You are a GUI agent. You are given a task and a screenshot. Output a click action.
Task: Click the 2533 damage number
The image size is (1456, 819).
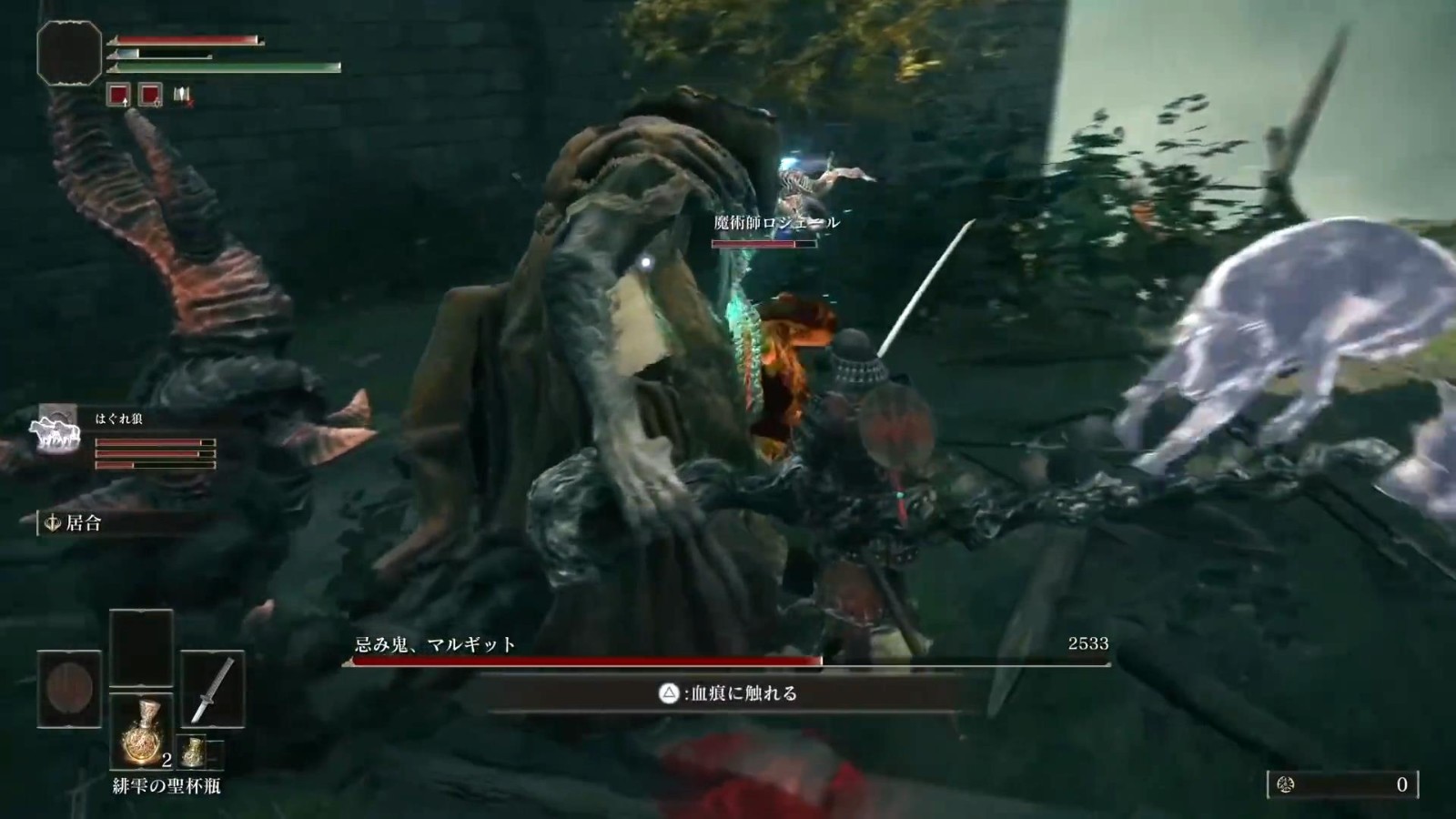click(x=1088, y=644)
